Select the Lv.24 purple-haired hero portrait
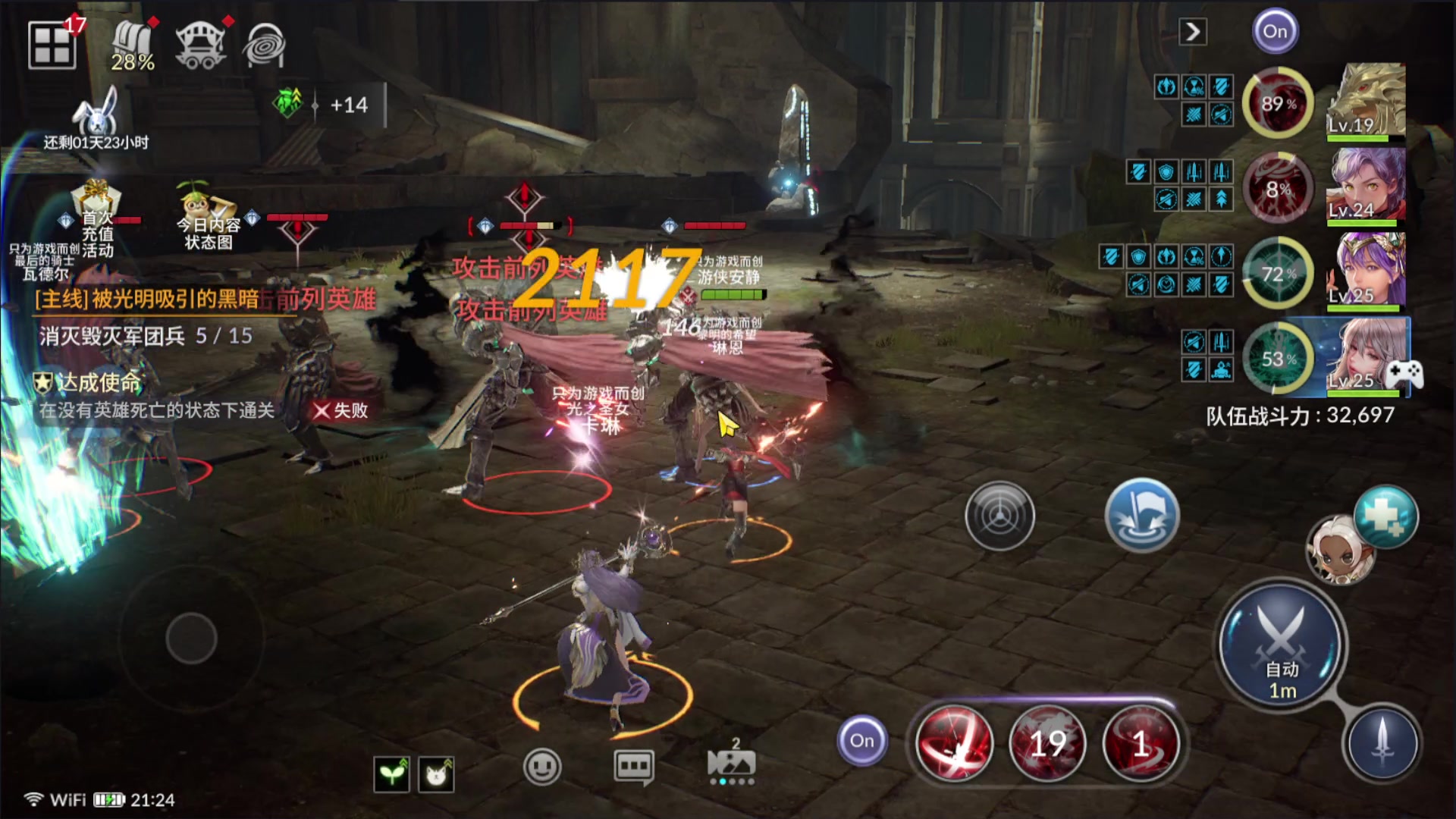 tap(1367, 186)
